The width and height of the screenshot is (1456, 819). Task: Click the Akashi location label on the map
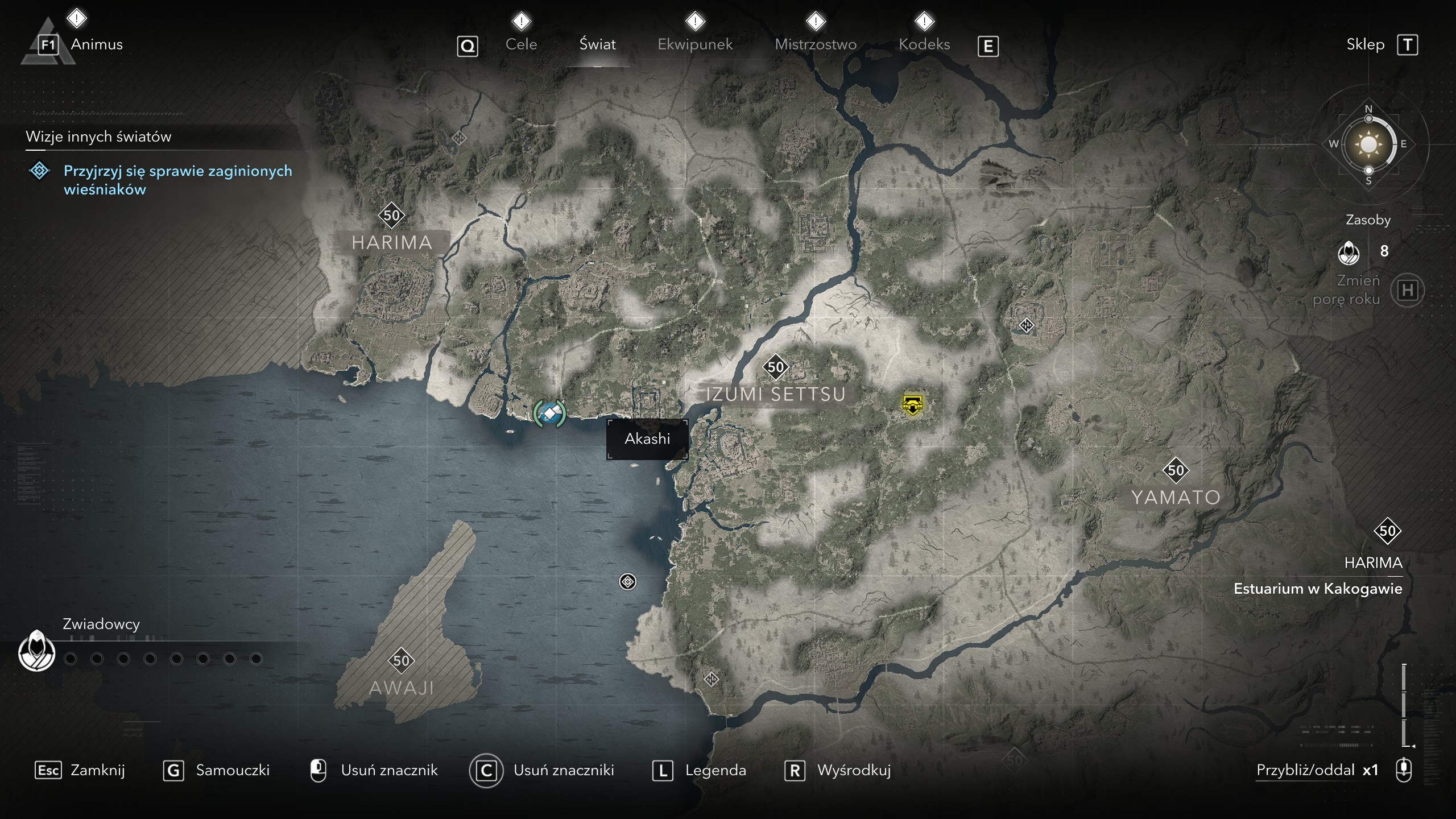tap(647, 439)
